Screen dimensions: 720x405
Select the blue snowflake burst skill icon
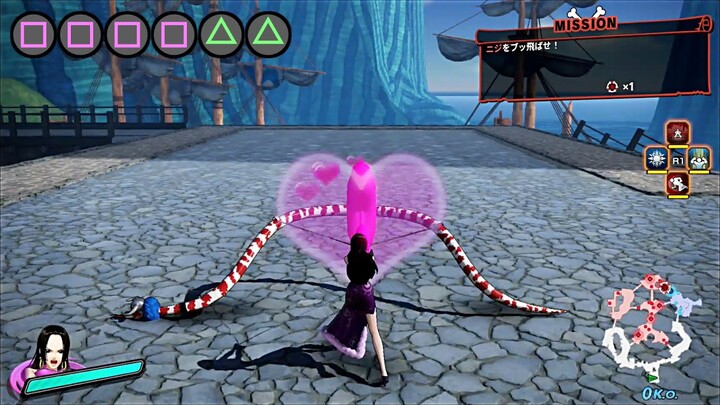[655, 158]
